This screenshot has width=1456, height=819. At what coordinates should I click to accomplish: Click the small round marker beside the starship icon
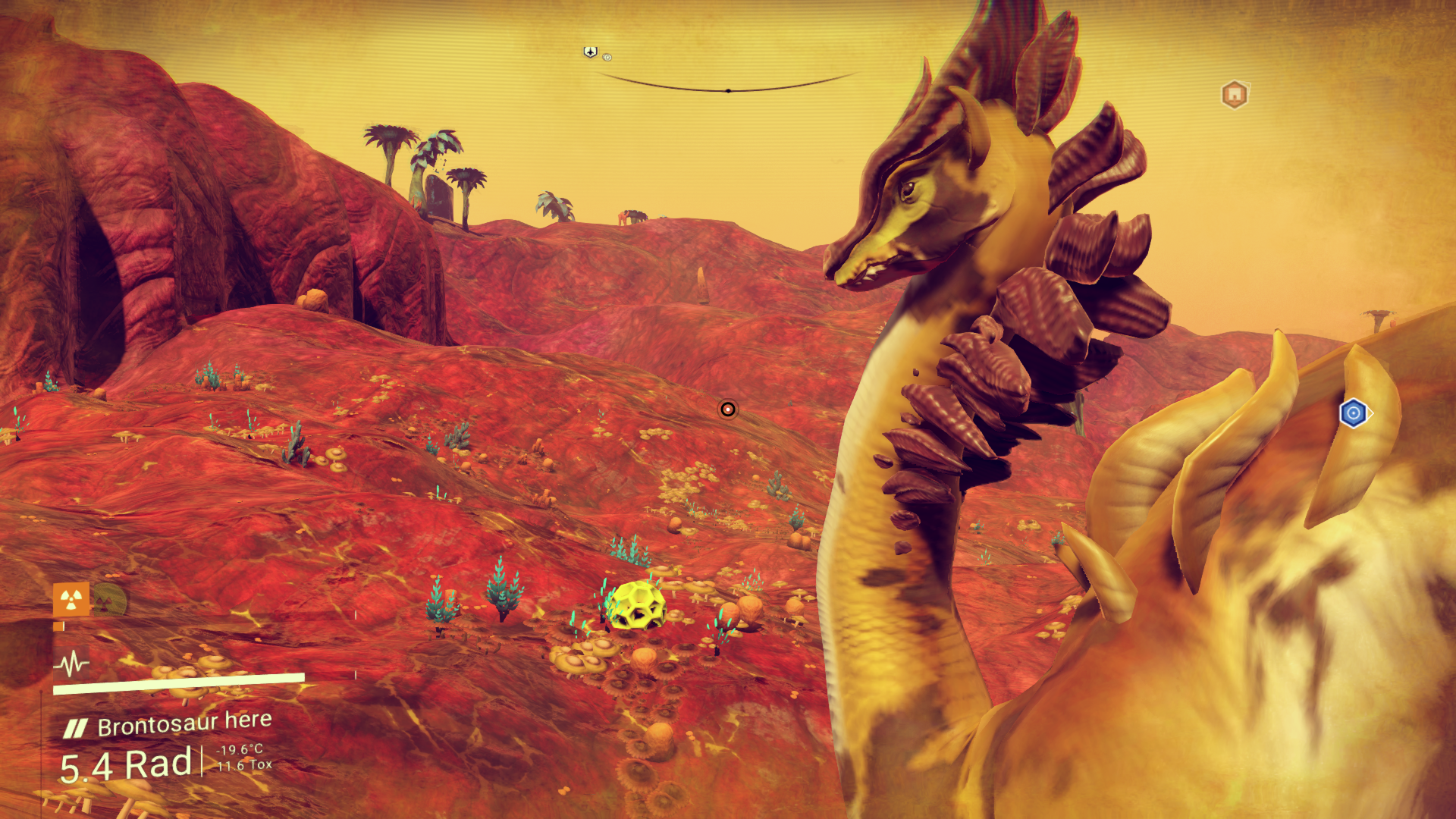607,57
